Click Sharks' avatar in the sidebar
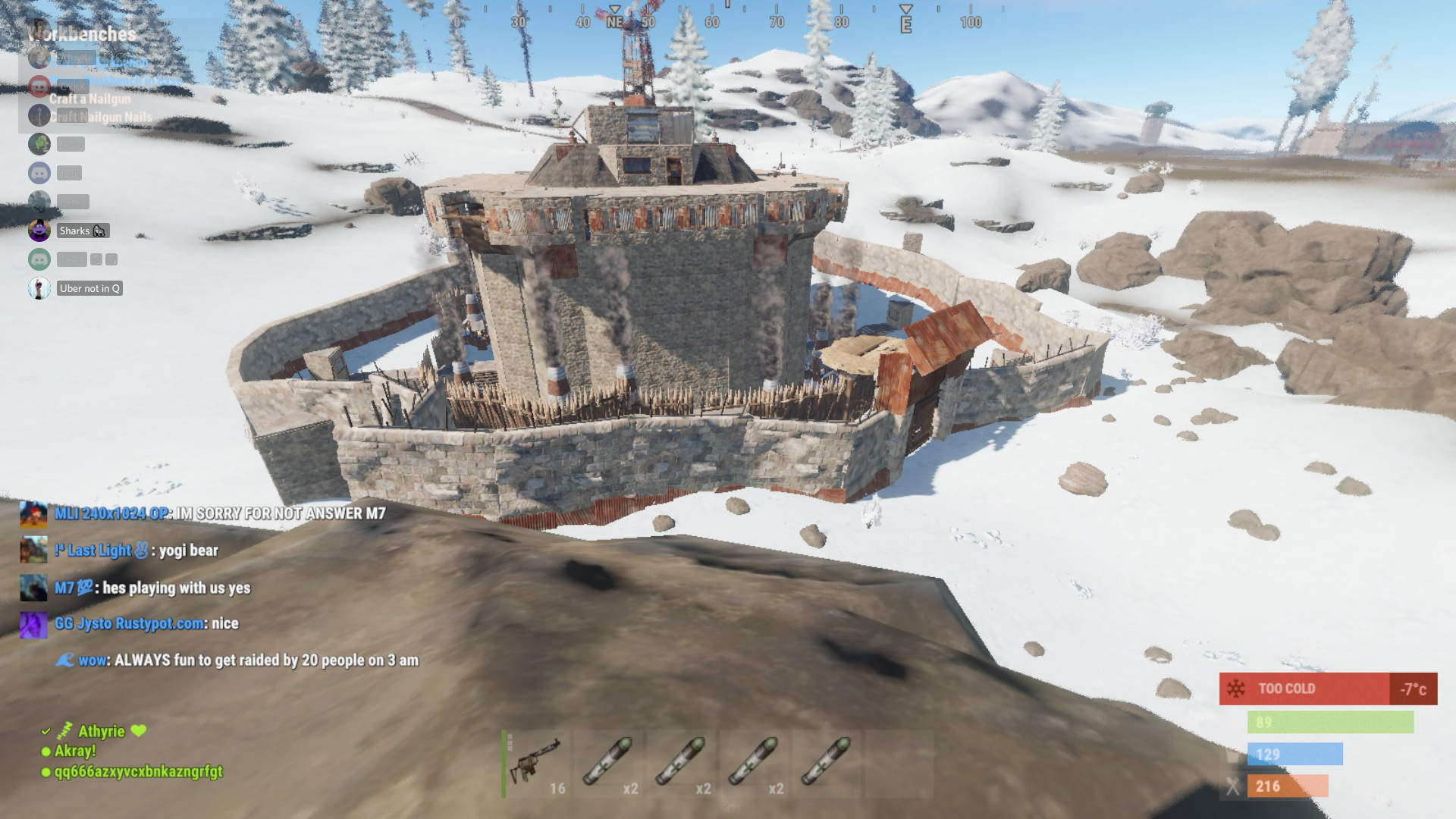 click(38, 231)
